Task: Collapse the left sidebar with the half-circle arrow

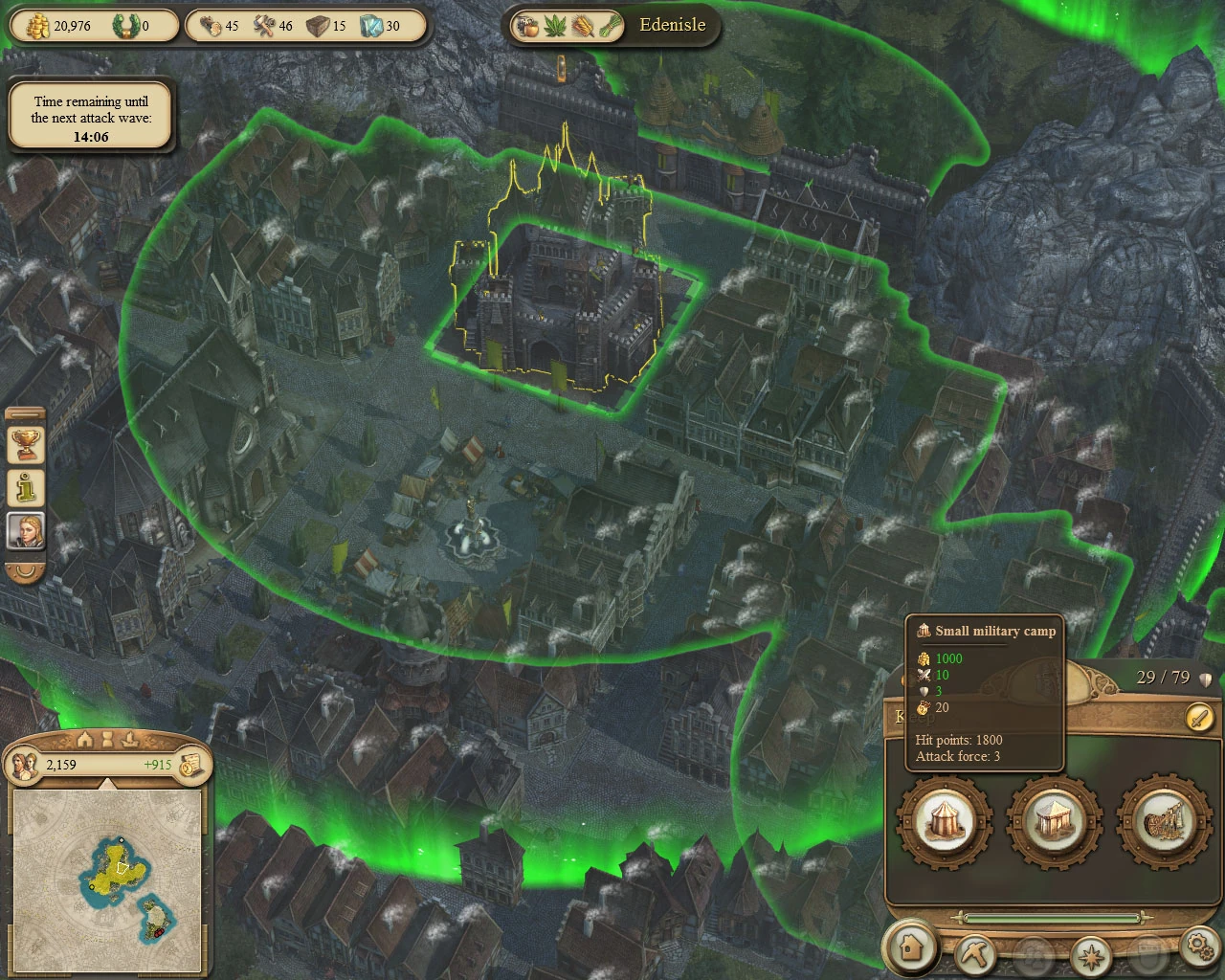Action: click(x=24, y=569)
